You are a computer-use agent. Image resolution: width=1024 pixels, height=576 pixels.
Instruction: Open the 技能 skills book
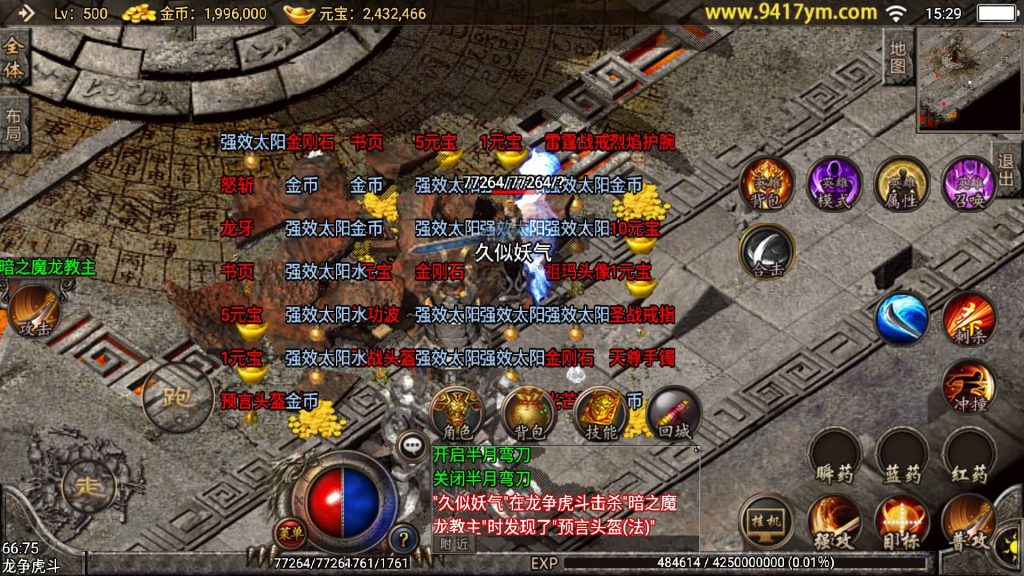point(600,412)
